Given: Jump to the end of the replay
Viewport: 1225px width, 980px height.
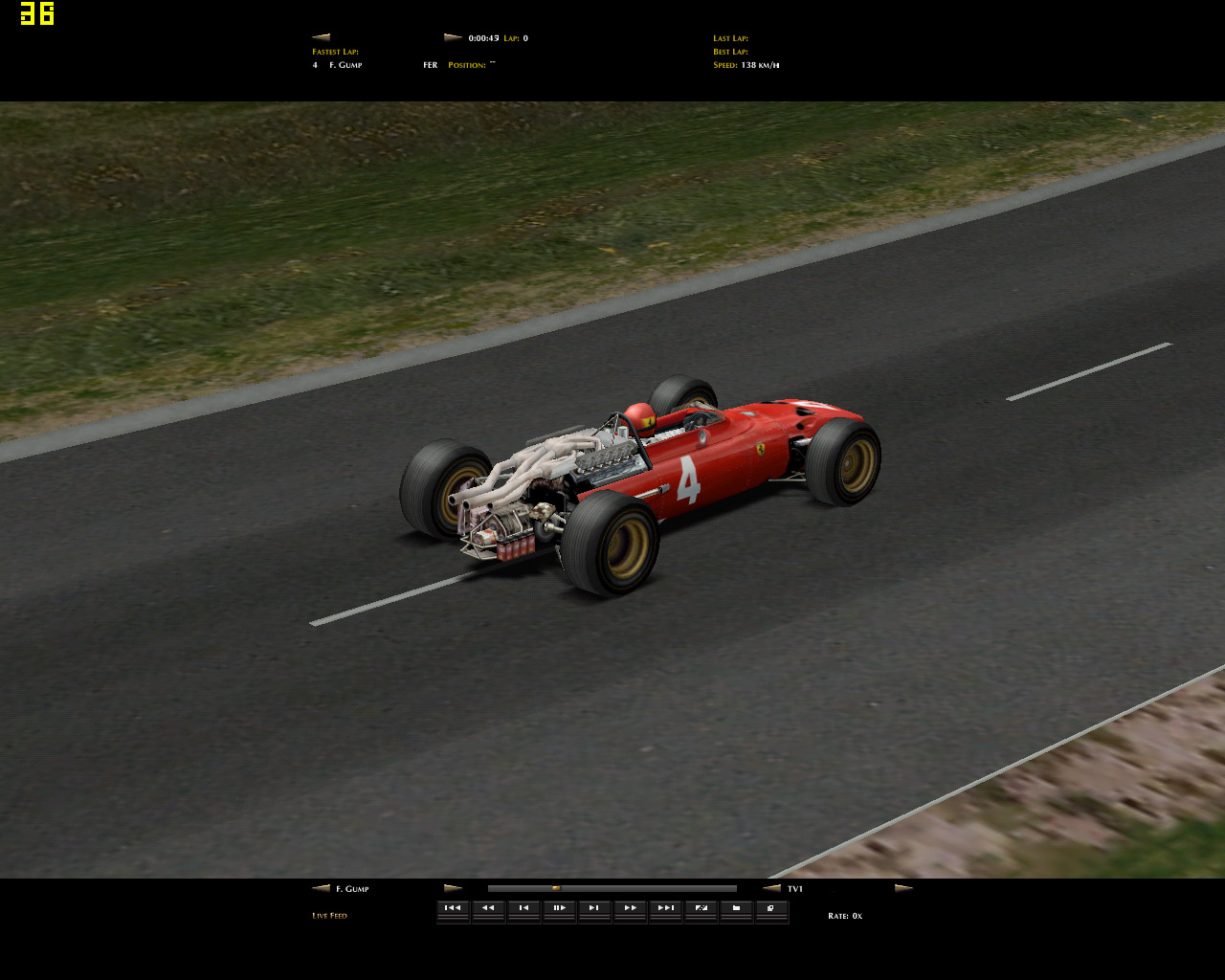Looking at the screenshot, I should [665, 908].
